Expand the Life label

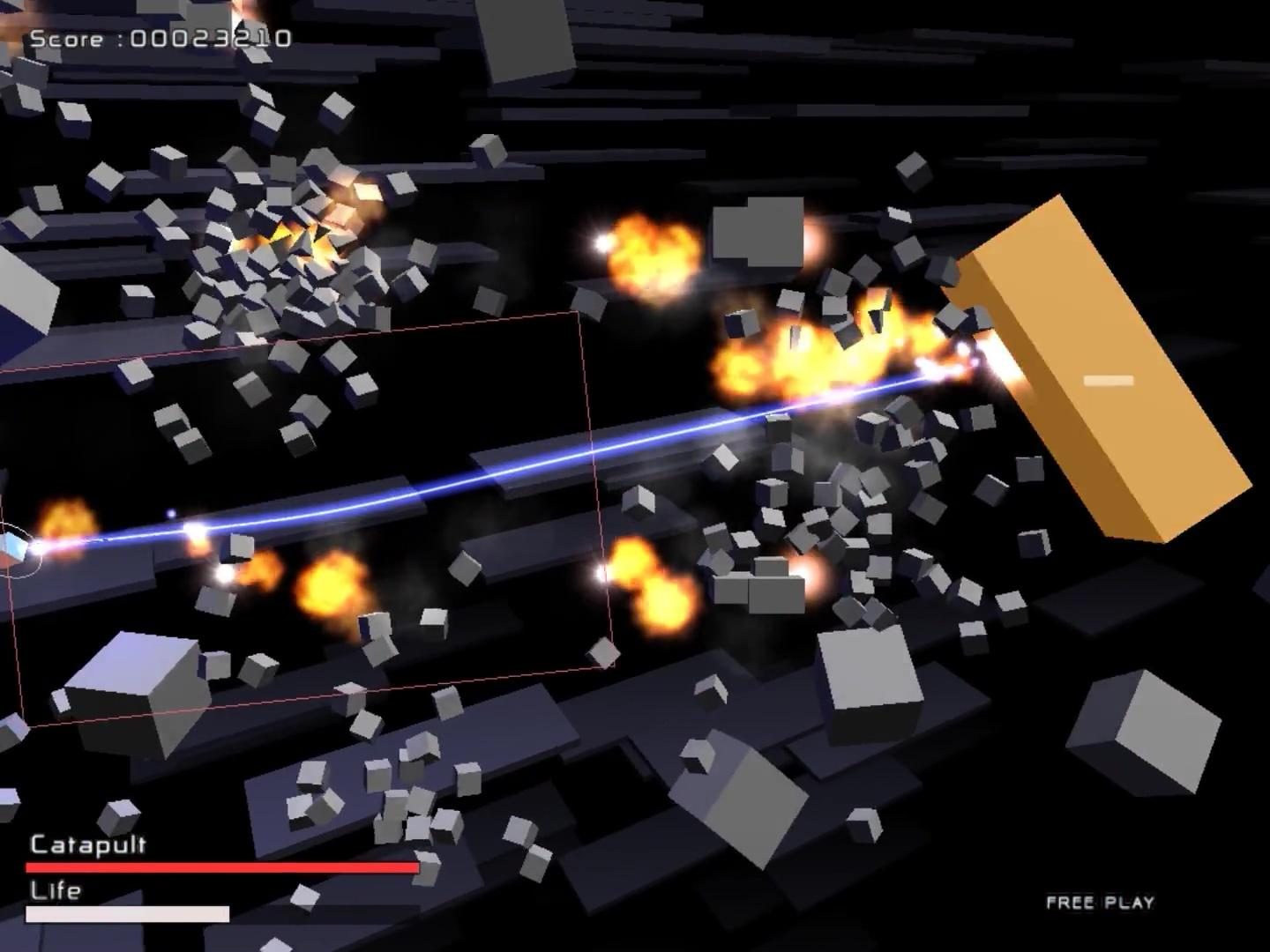click(56, 891)
